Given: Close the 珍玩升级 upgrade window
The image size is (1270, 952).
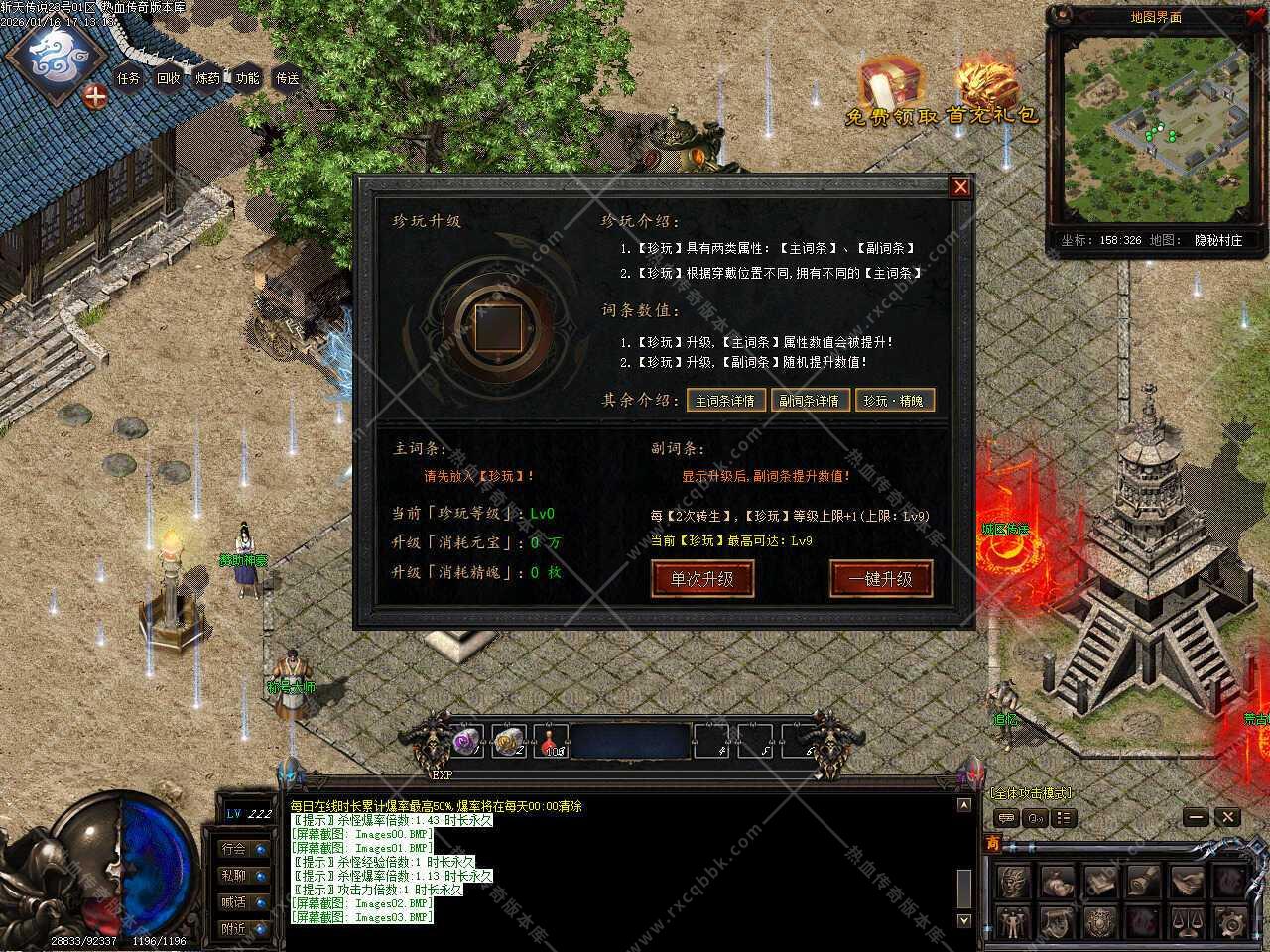Looking at the screenshot, I should pyautogui.click(x=959, y=187).
